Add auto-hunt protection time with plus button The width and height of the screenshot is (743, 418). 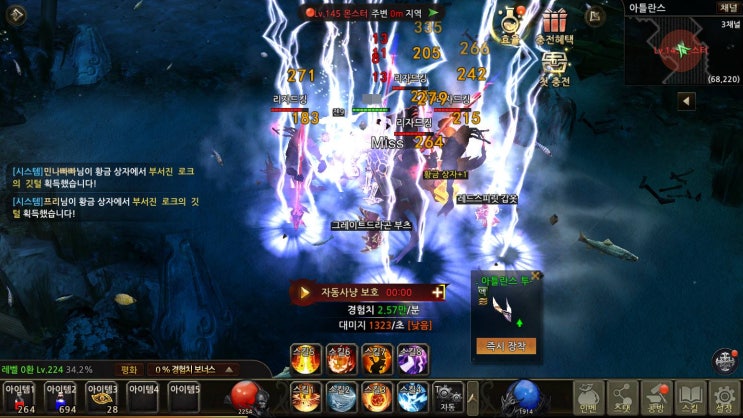pyautogui.click(x=437, y=292)
